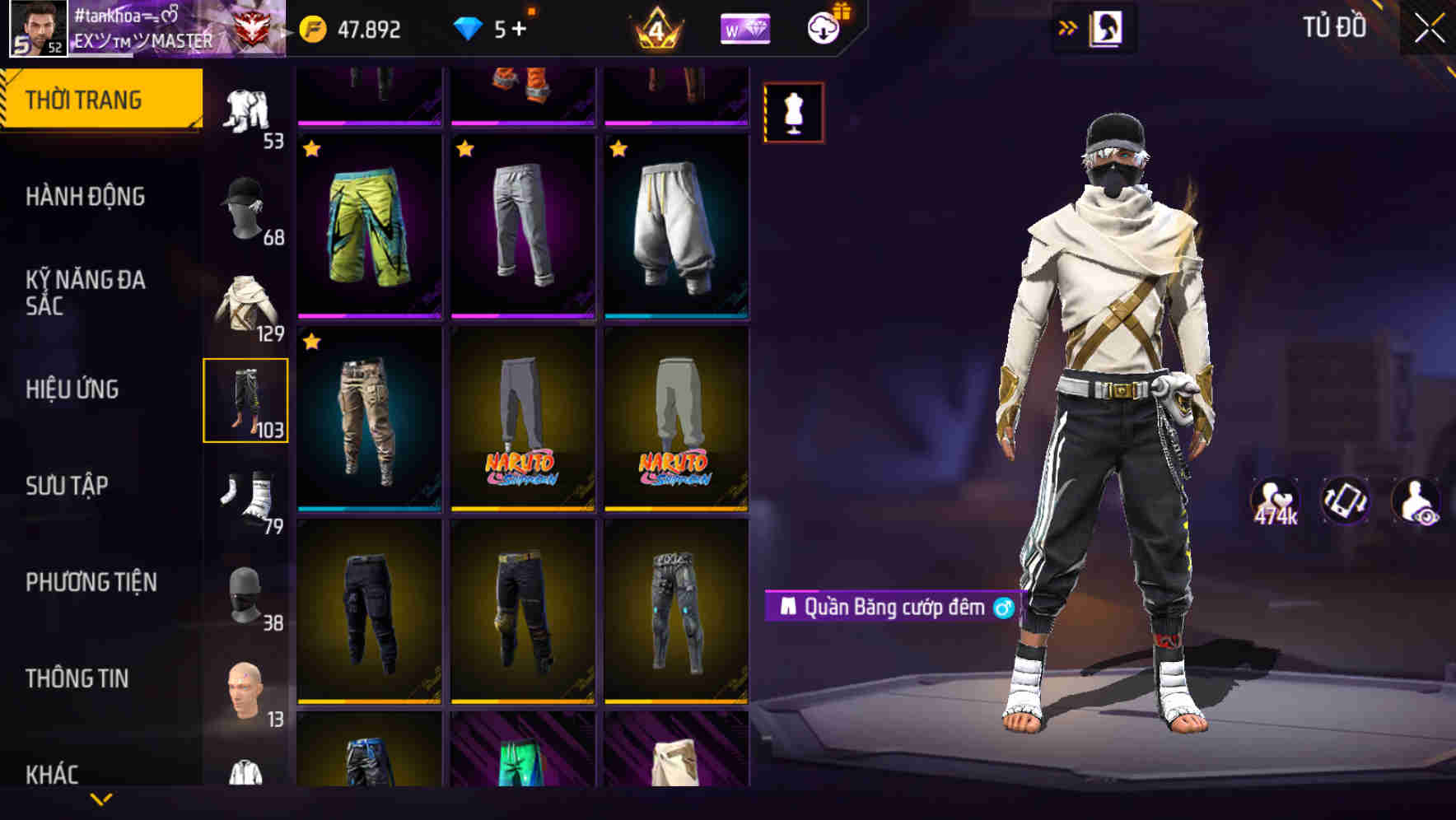Open the mannequin outfit preview icon
Viewport: 1456px width, 820px height.
tap(793, 112)
